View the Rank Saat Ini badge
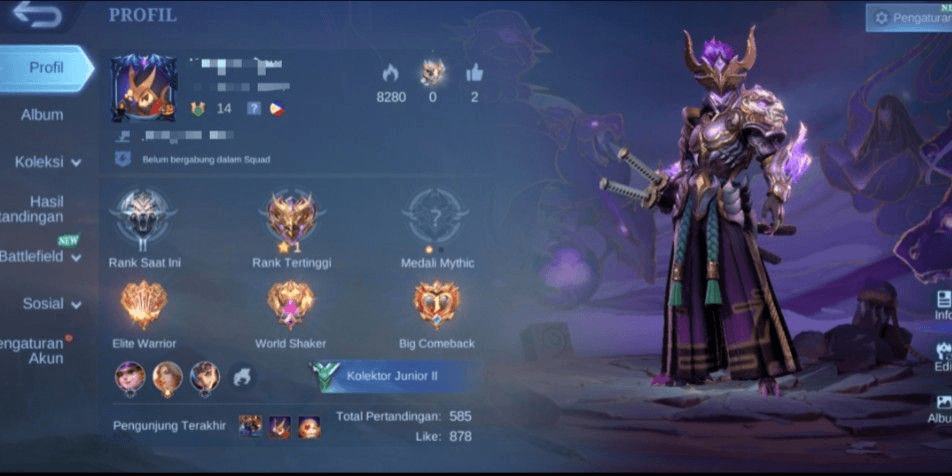This screenshot has width=952, height=476. (144, 218)
